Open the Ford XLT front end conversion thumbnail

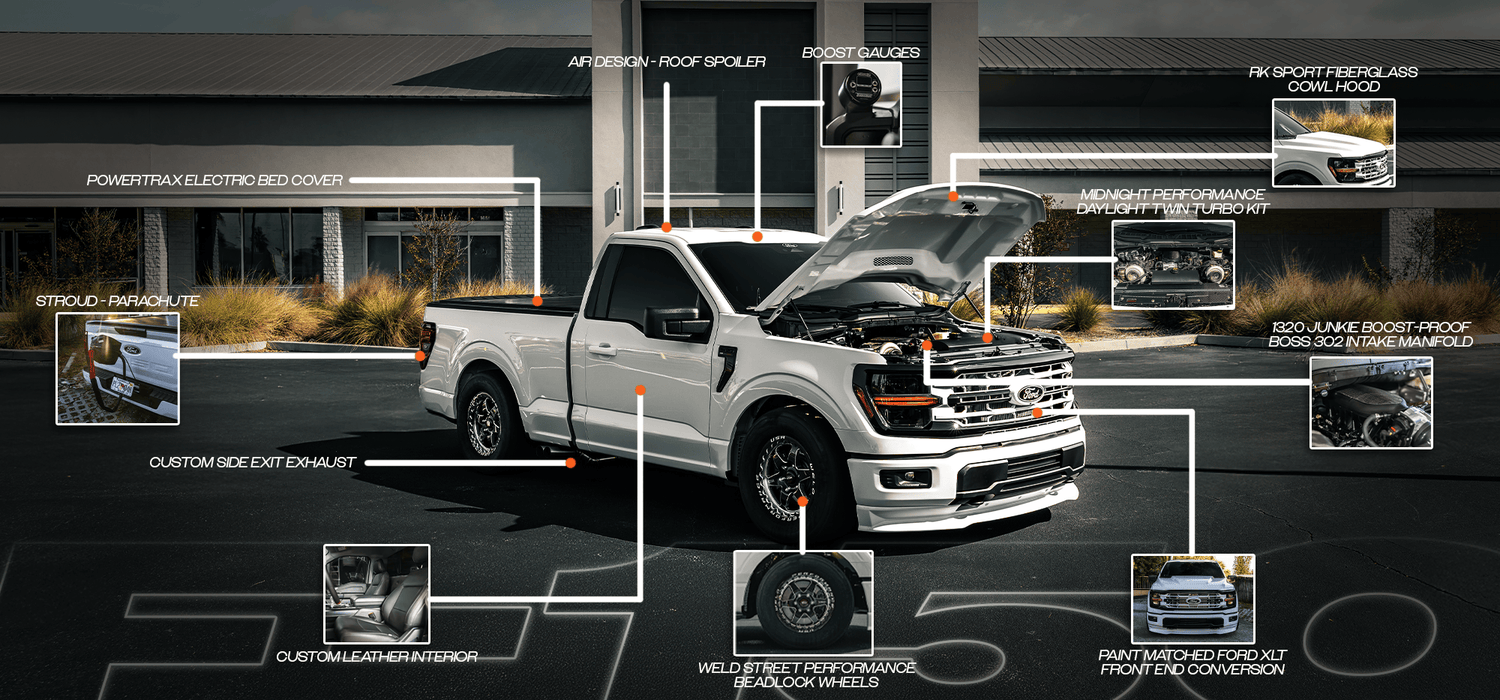coord(1193,599)
